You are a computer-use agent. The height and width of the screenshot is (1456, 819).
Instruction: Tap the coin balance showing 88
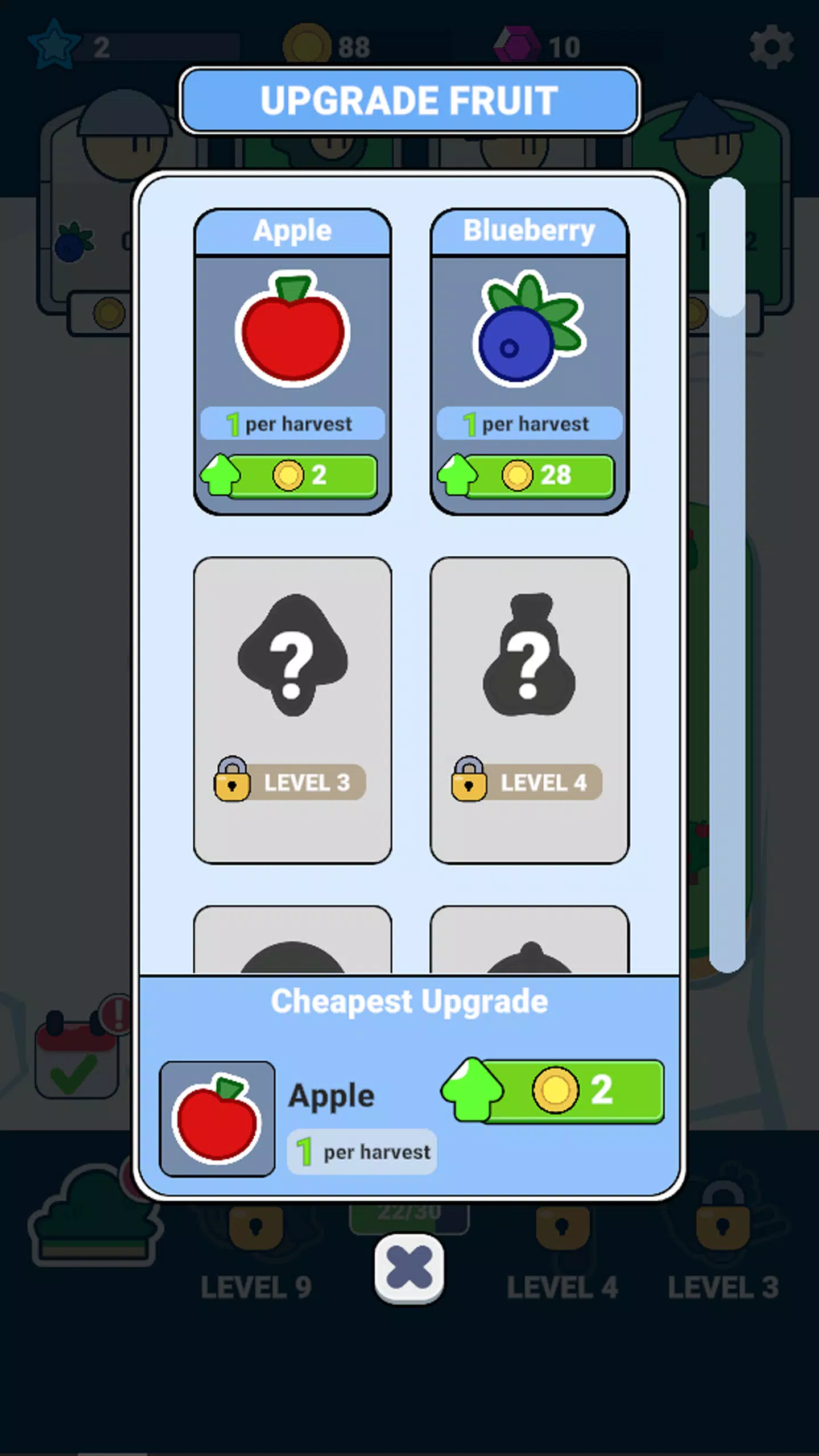[x=330, y=45]
